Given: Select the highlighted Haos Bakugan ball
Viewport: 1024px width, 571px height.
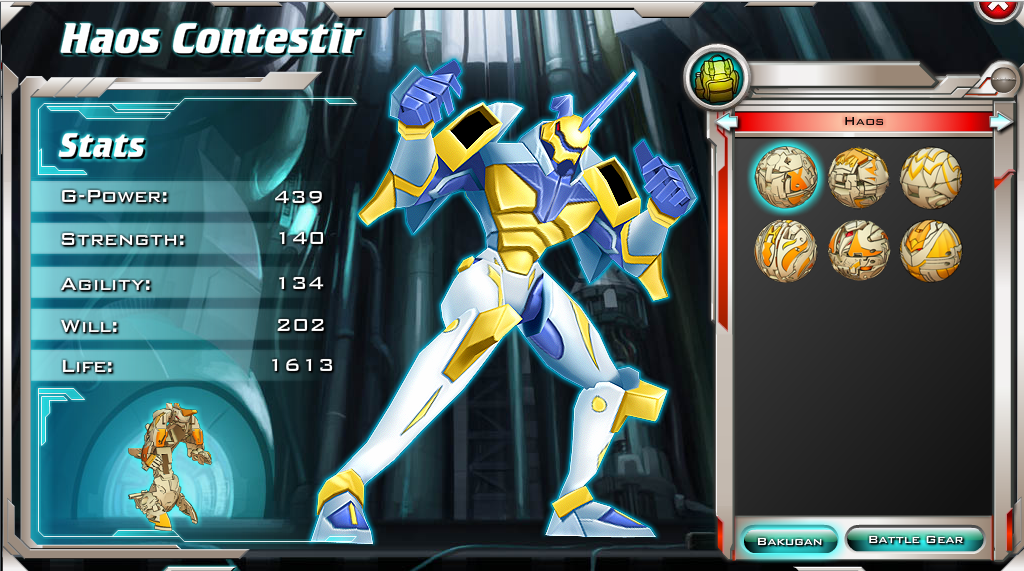Looking at the screenshot, I should [x=785, y=177].
